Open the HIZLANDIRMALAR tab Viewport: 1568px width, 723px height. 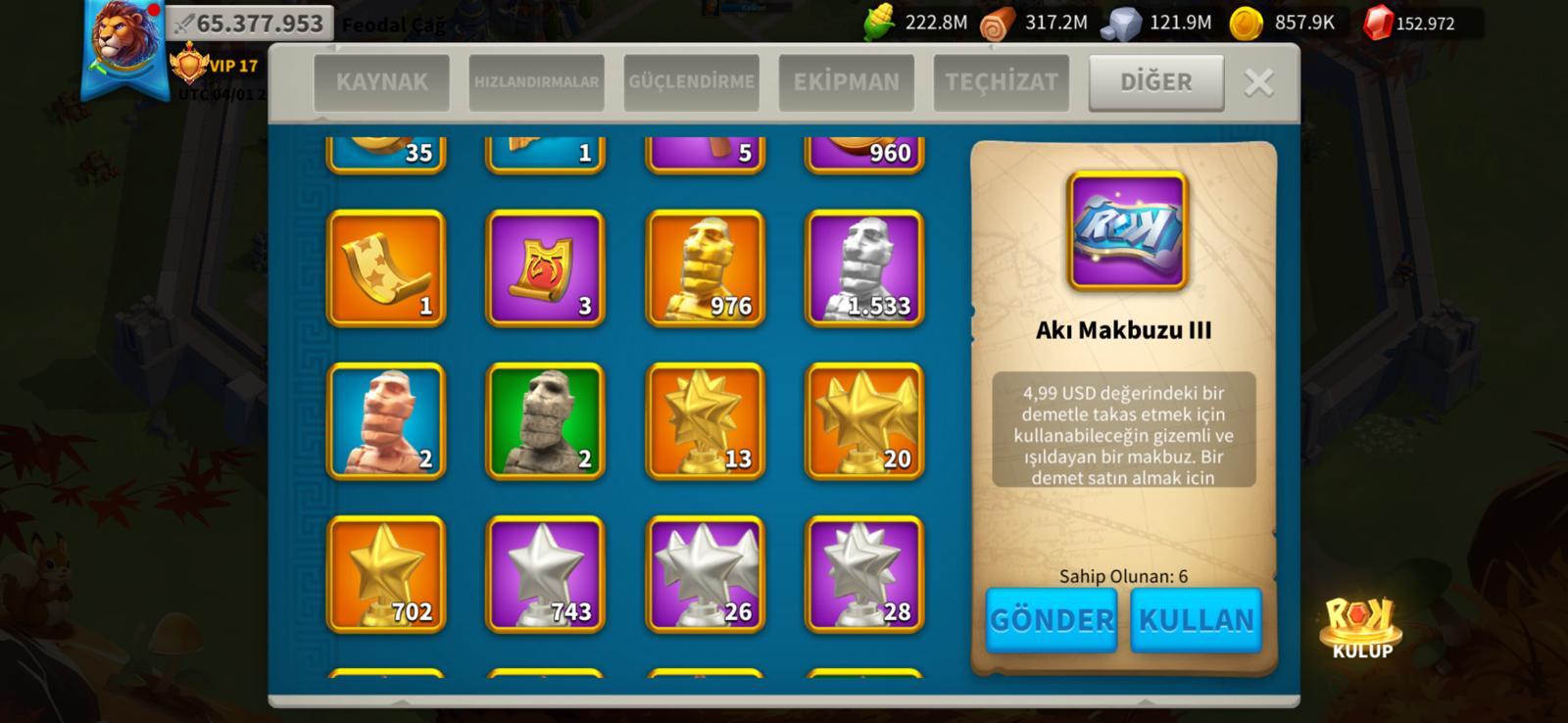536,82
